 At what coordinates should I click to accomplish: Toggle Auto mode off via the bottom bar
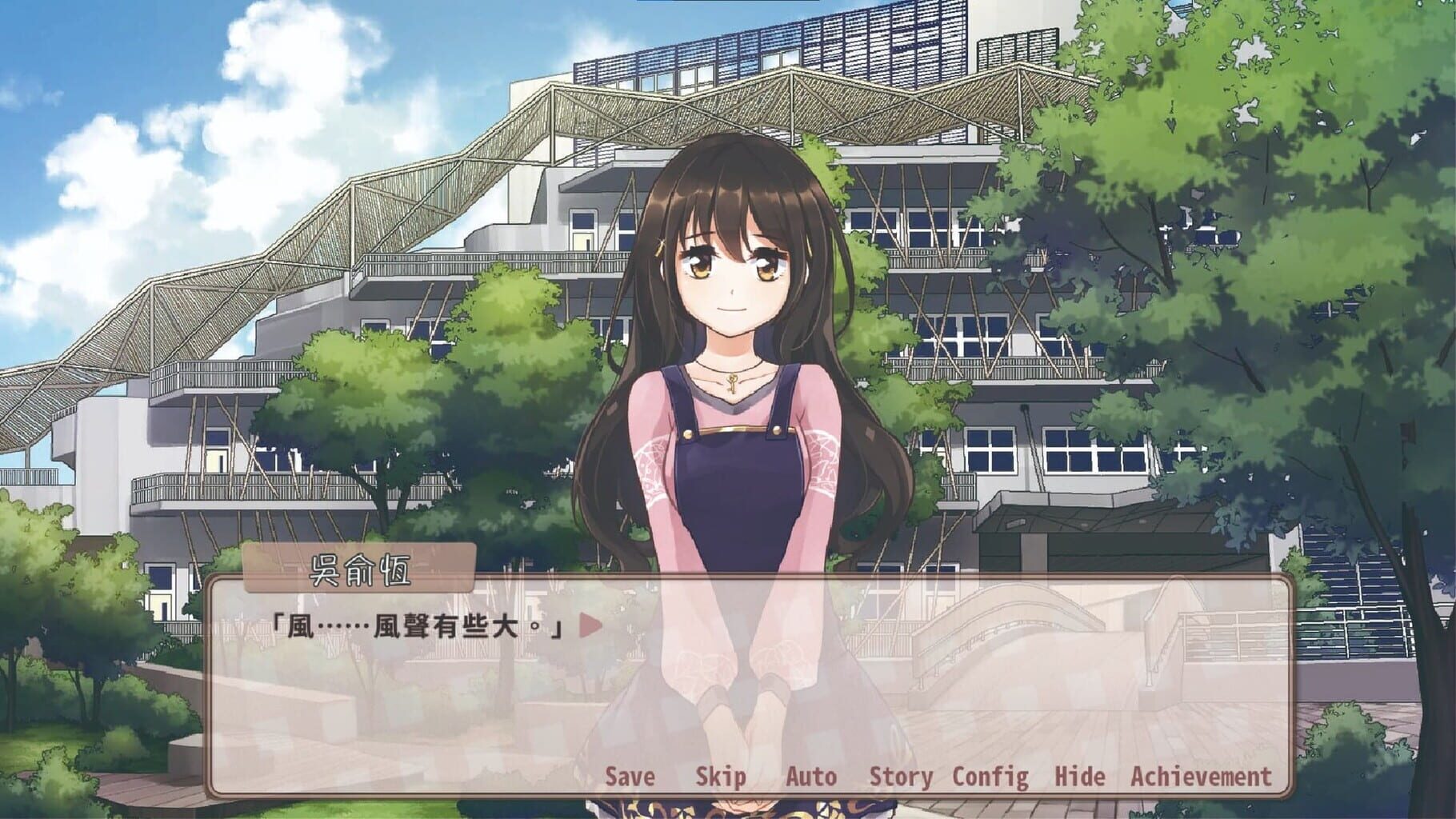point(813,775)
